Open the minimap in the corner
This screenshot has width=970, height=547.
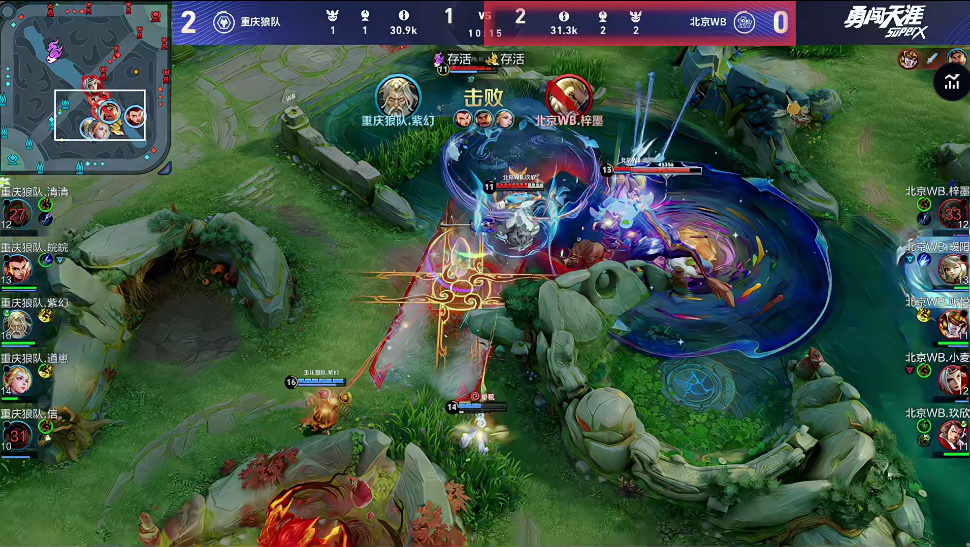pyautogui.click(x=85, y=87)
